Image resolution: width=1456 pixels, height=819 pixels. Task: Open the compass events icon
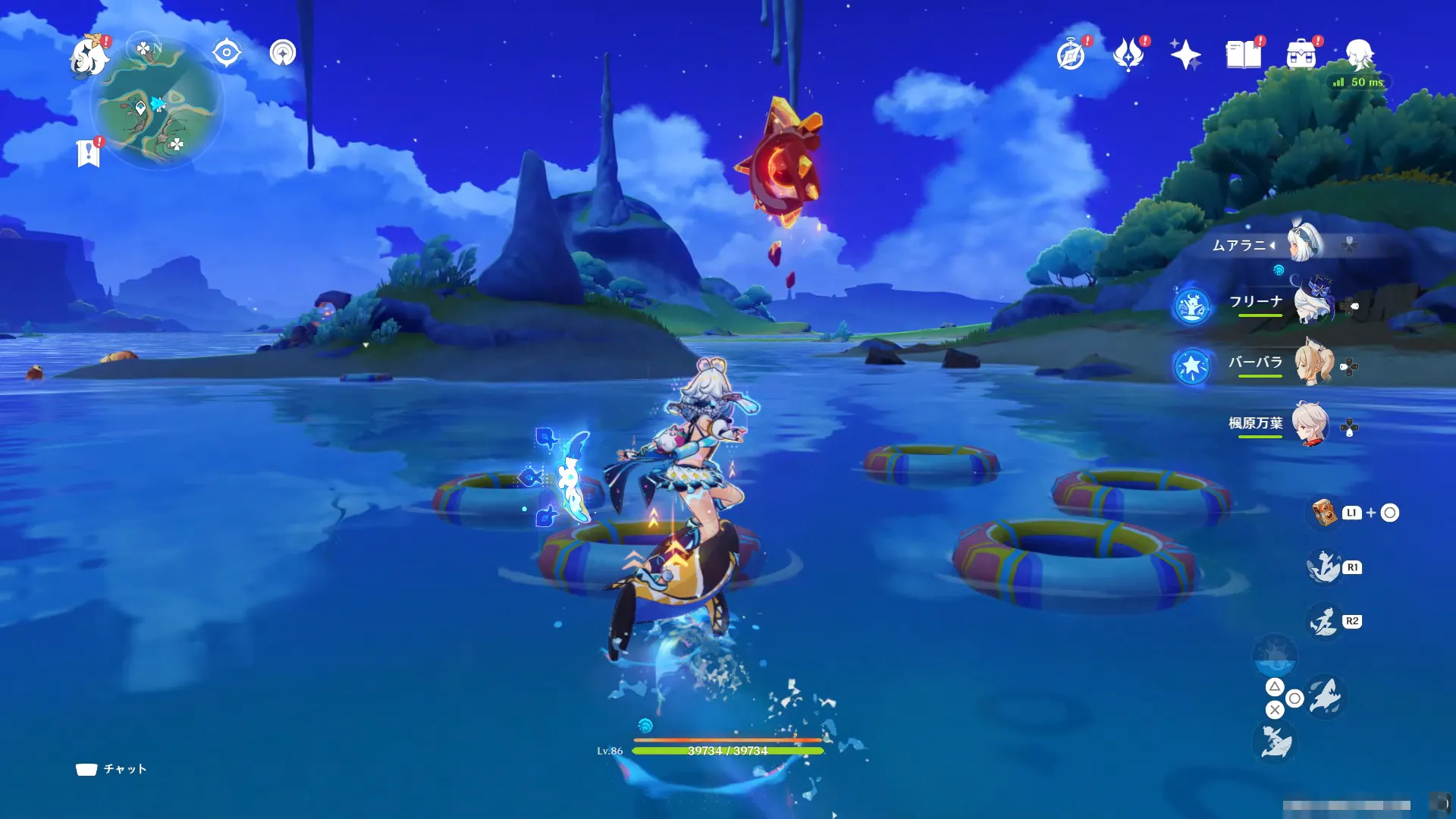point(1071,55)
